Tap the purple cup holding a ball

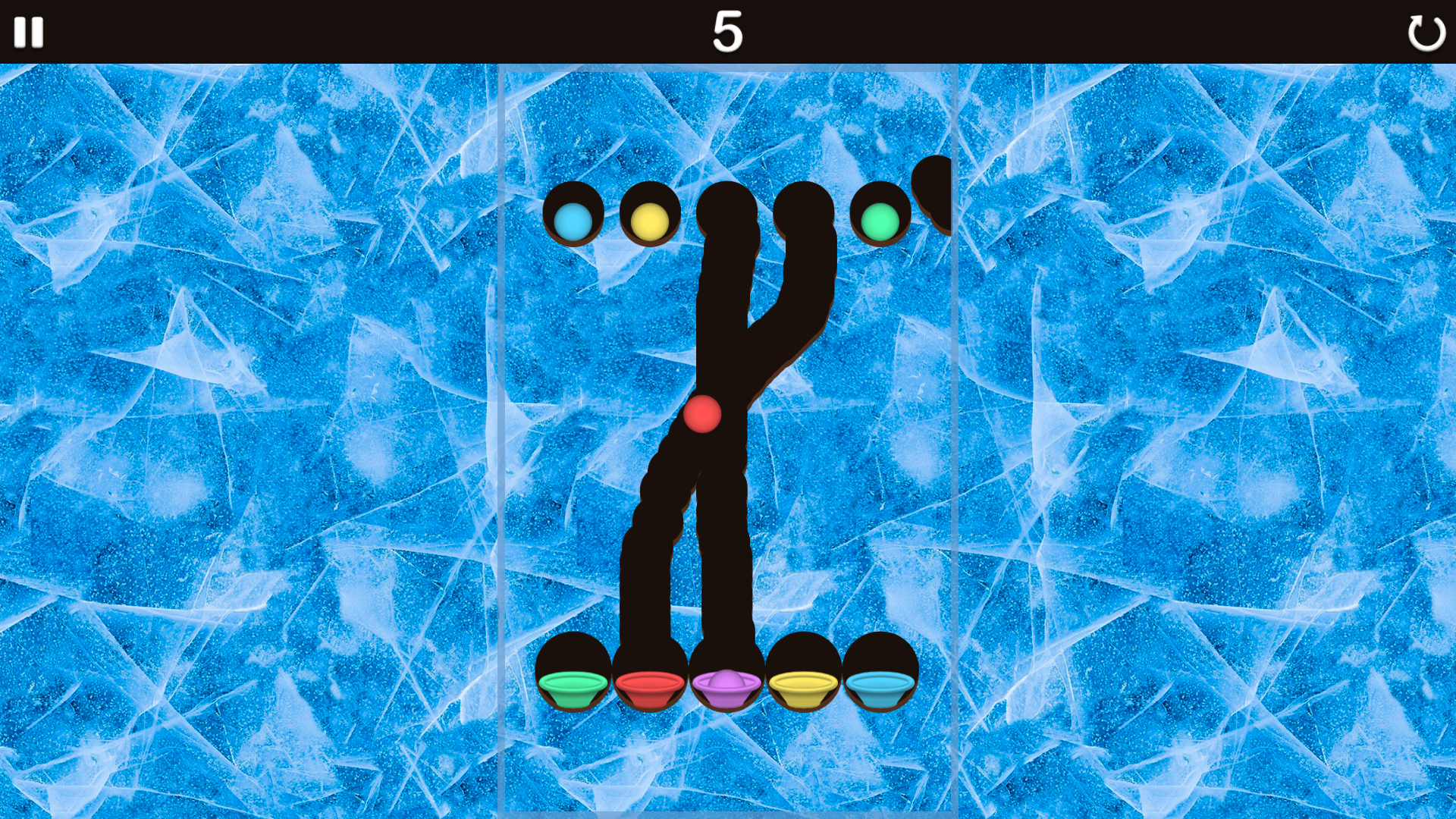point(726,685)
